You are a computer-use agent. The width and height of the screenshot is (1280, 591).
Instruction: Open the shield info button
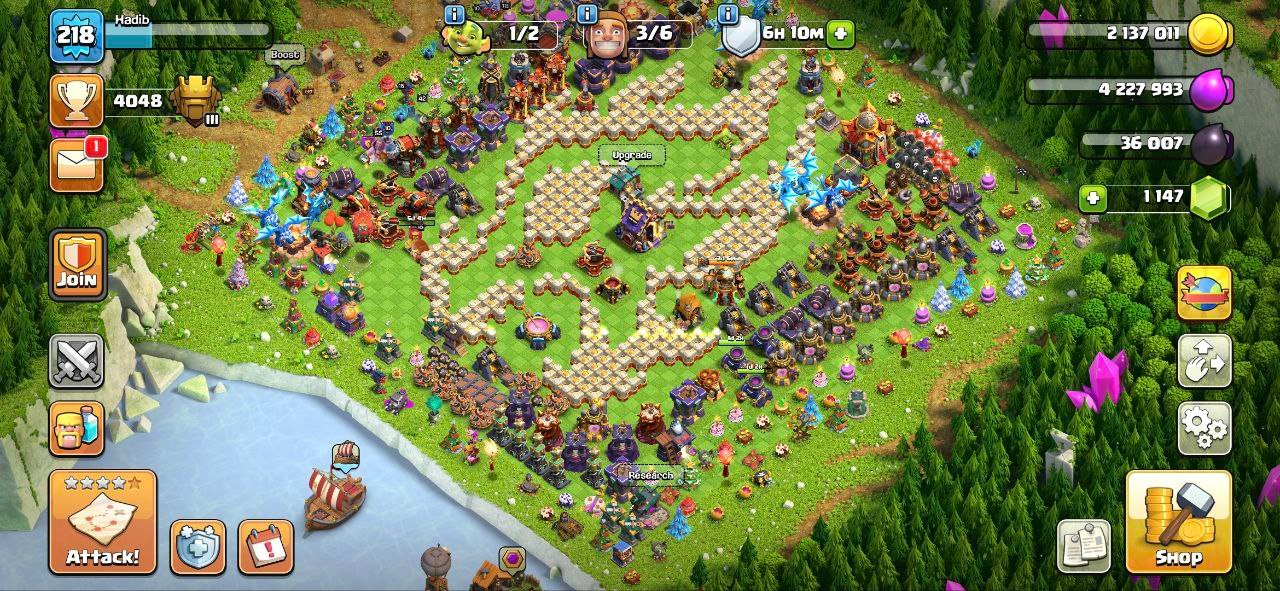729,14
